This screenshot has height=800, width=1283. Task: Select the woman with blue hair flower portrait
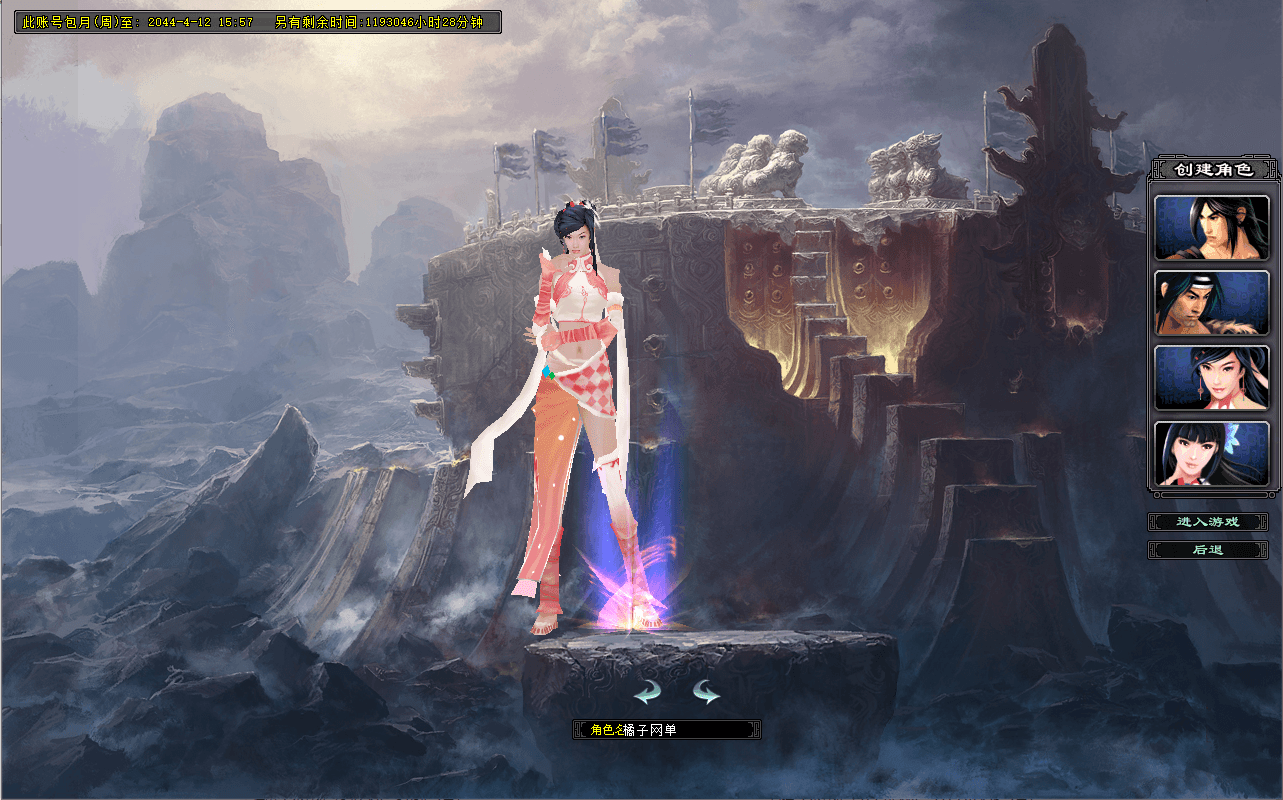[x=1212, y=454]
